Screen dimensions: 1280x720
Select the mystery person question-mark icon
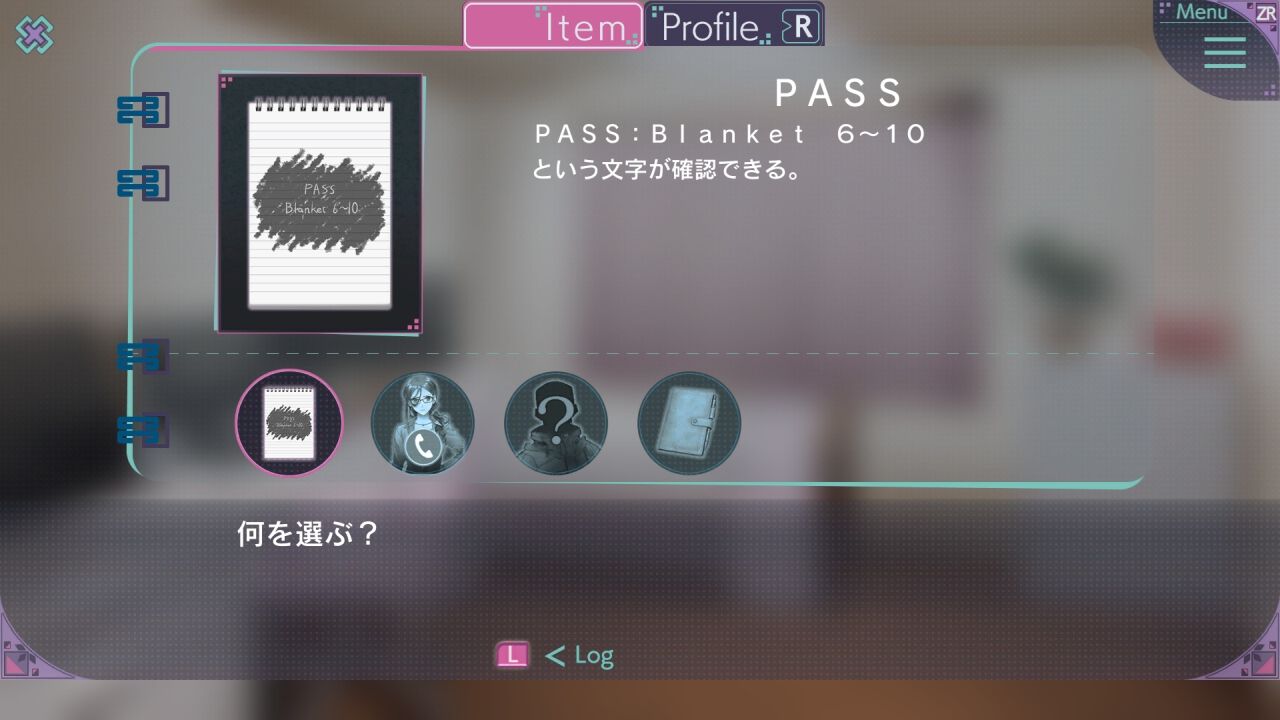tap(556, 423)
